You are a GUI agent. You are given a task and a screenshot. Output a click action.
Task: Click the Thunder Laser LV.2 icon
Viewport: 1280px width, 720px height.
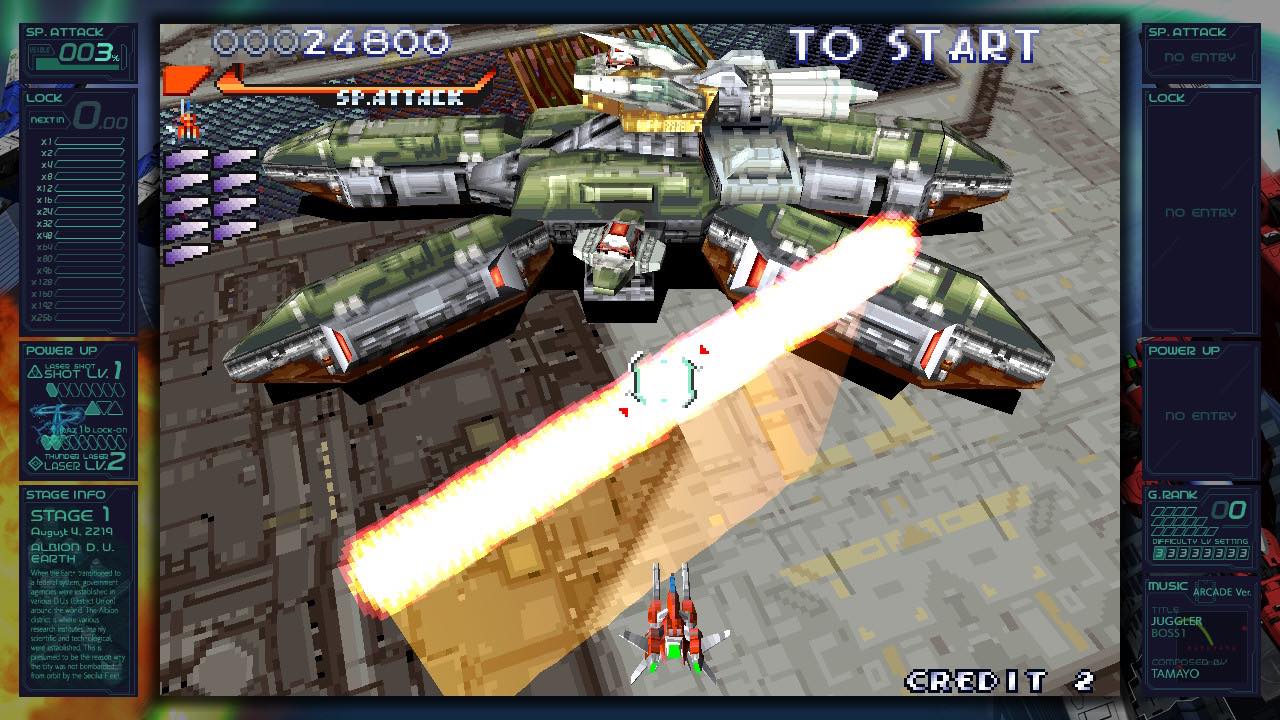point(35,461)
